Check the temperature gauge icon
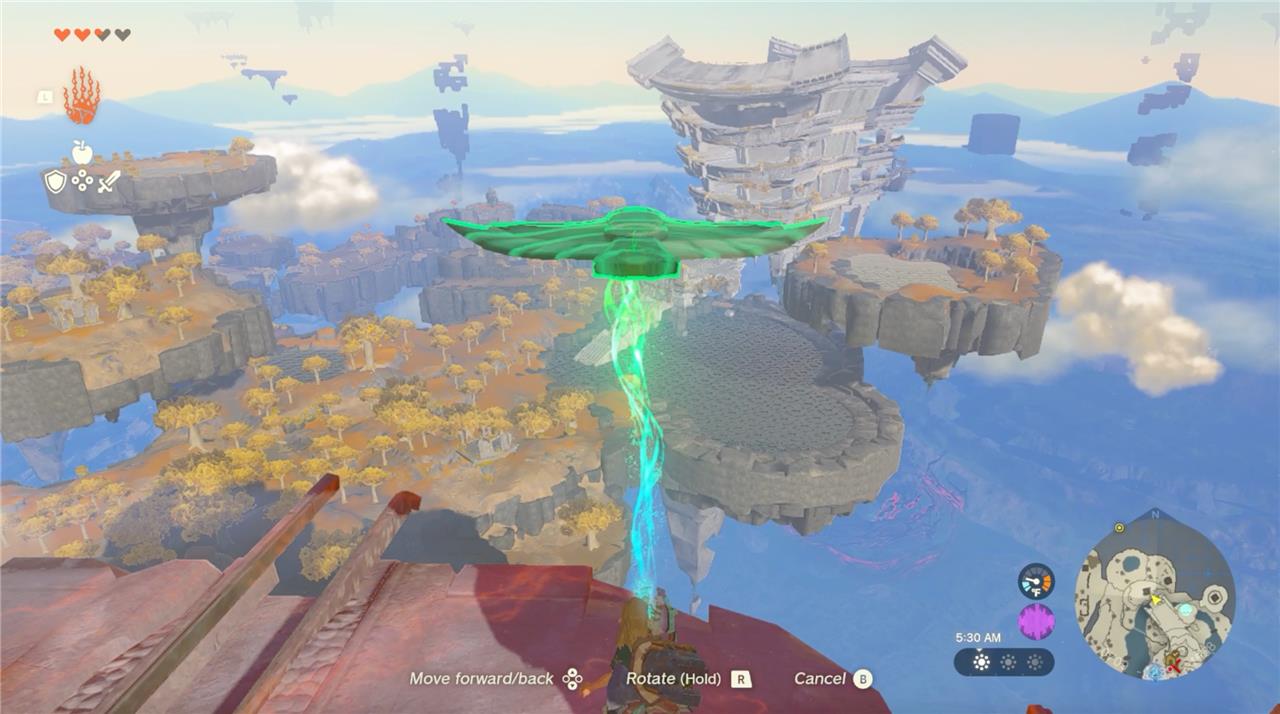Image resolution: width=1280 pixels, height=714 pixels. point(1036,581)
